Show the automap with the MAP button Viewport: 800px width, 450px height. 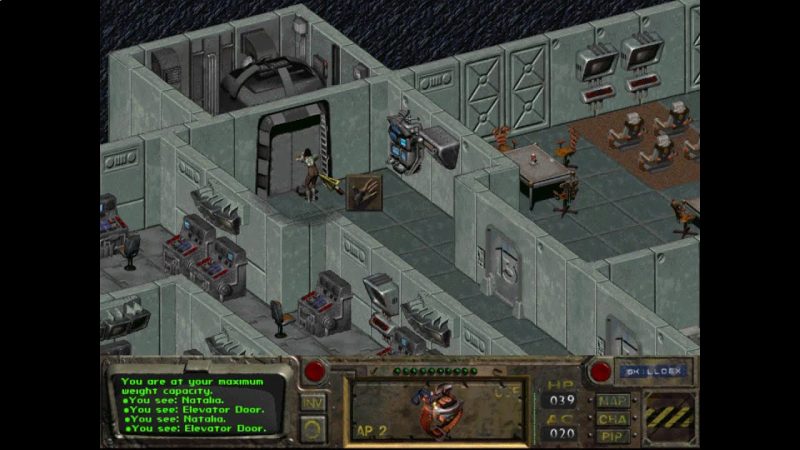611,401
